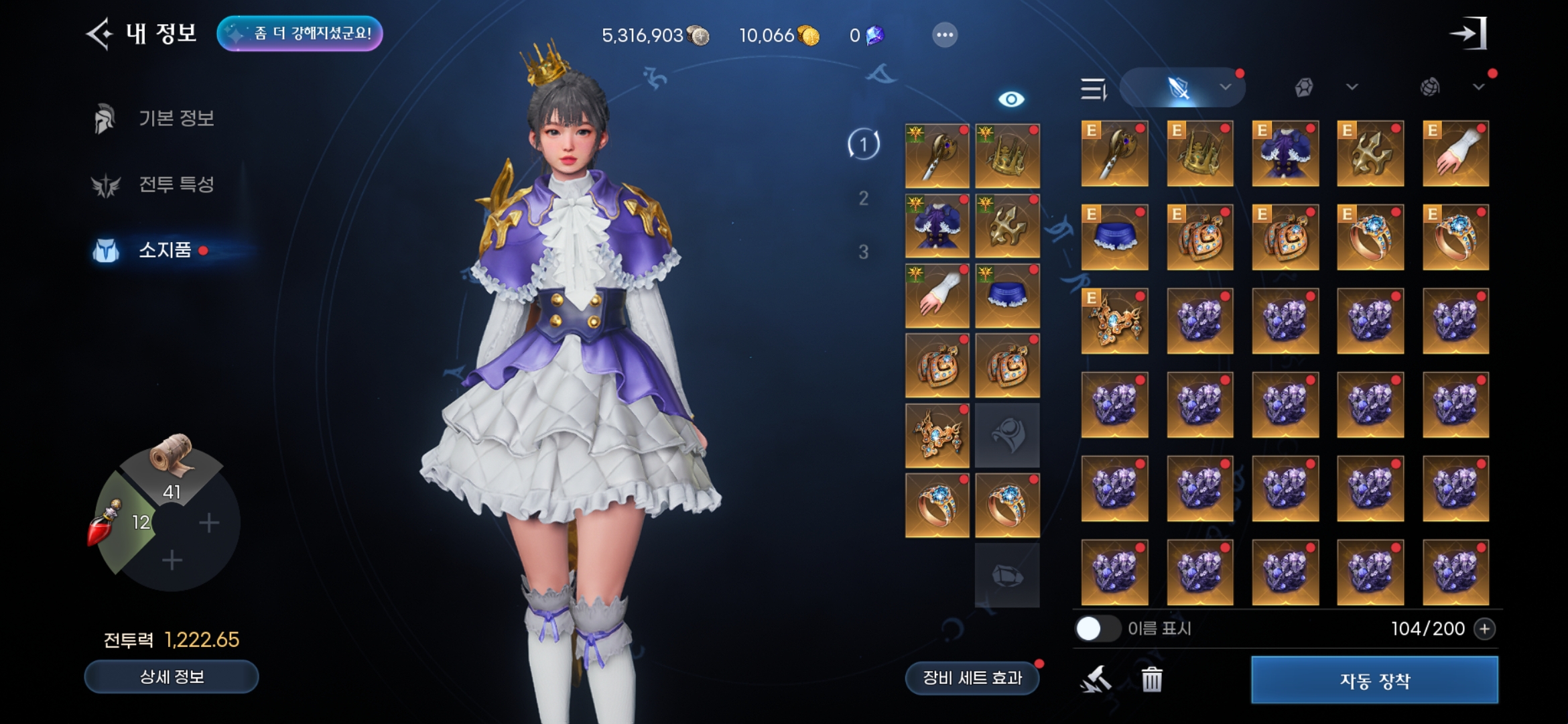
Task: Click the exit door icon
Action: click(1468, 34)
